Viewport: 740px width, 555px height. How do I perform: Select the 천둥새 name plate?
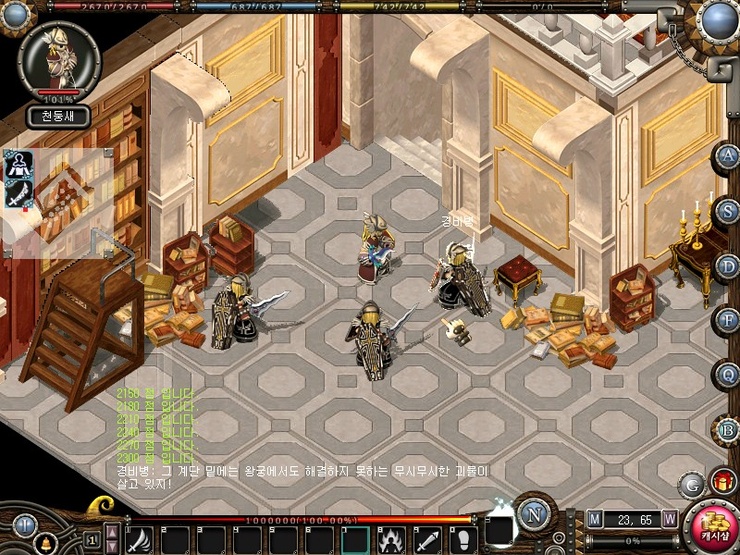click(x=58, y=116)
